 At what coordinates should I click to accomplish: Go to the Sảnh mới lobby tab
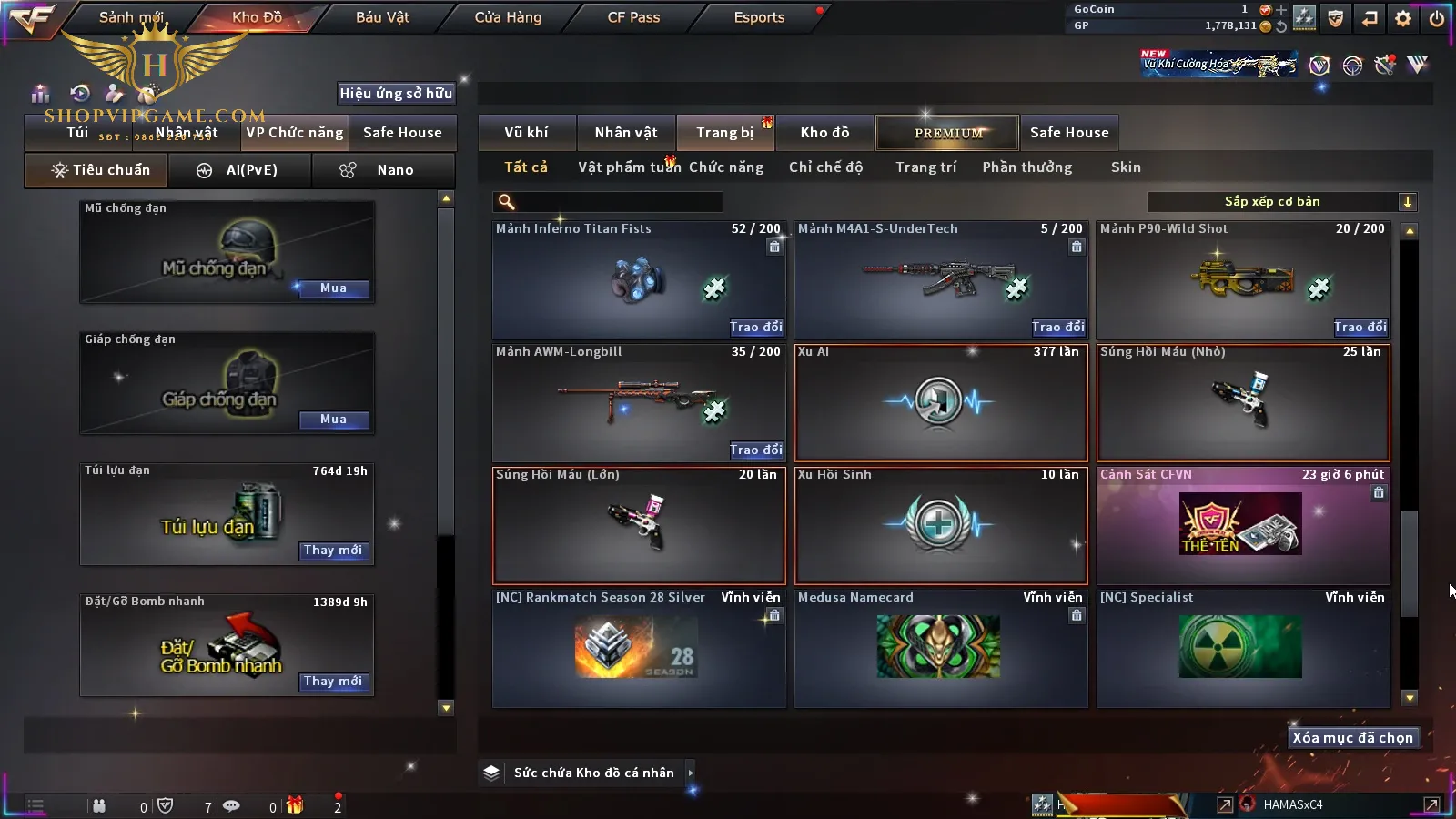[131, 17]
